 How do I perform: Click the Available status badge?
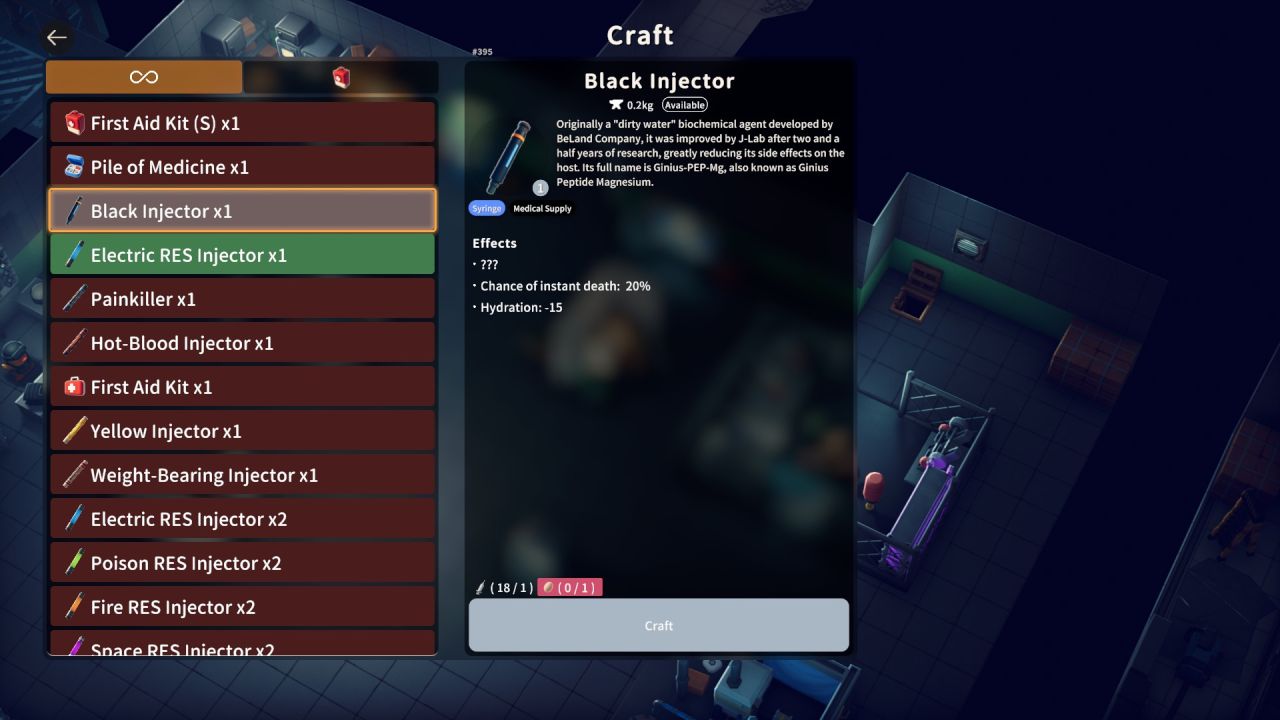coord(685,104)
